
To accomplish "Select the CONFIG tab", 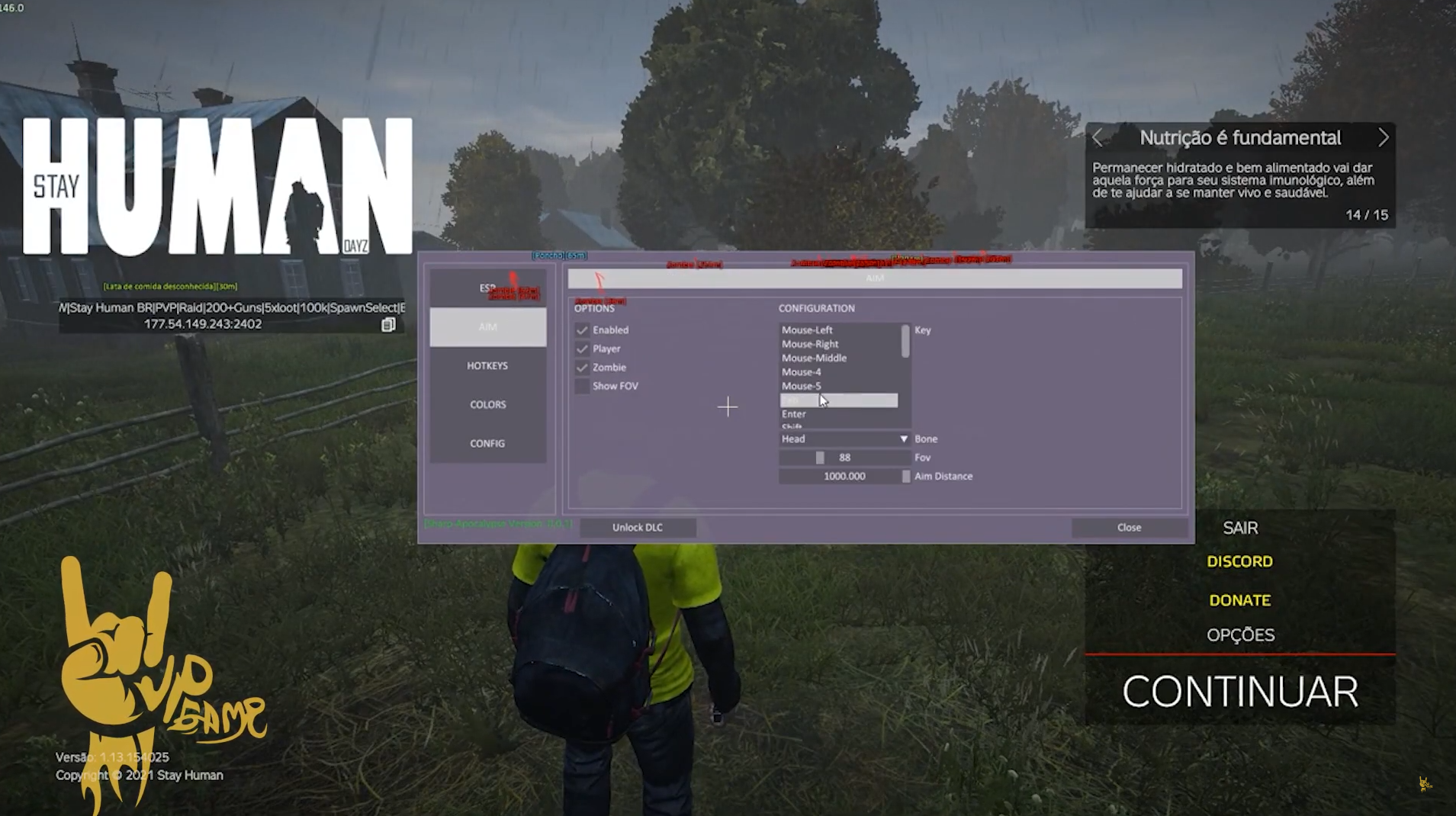I will (x=487, y=444).
